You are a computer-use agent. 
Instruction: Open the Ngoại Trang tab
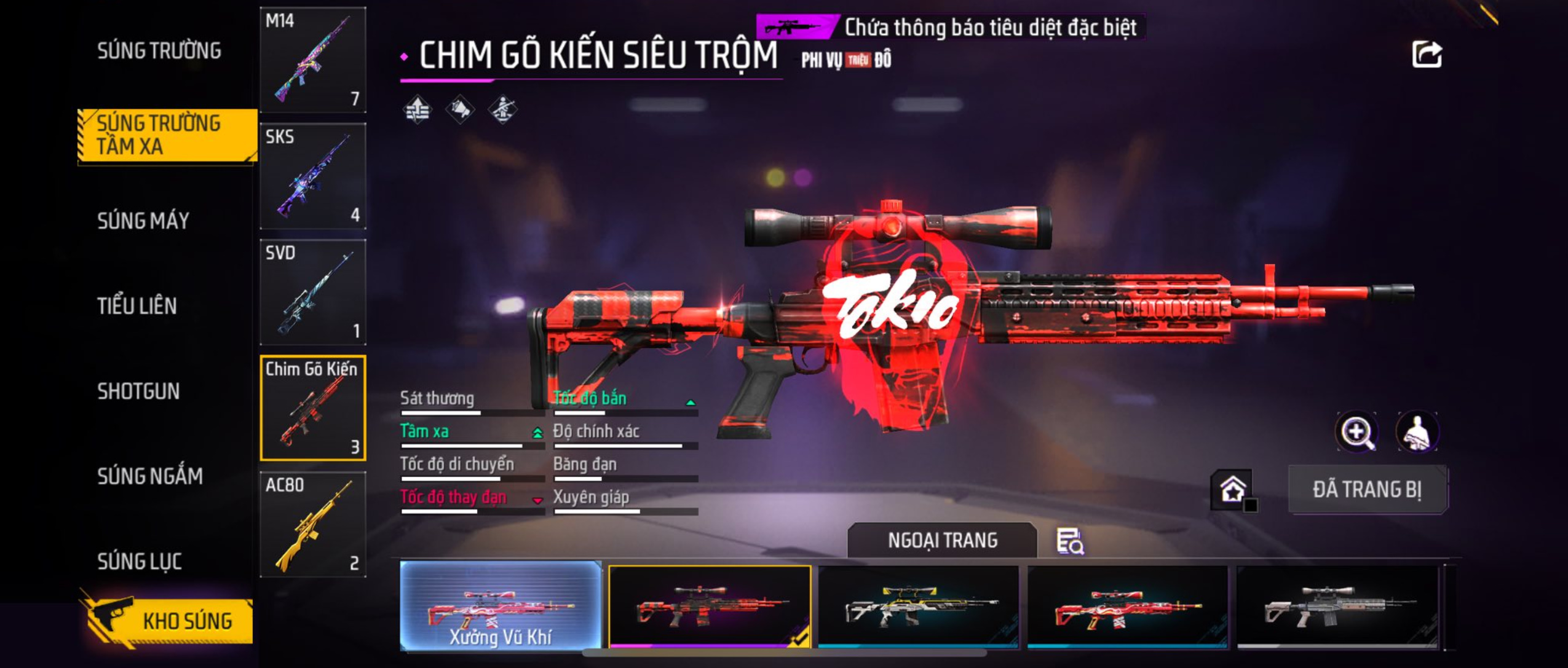[942, 540]
